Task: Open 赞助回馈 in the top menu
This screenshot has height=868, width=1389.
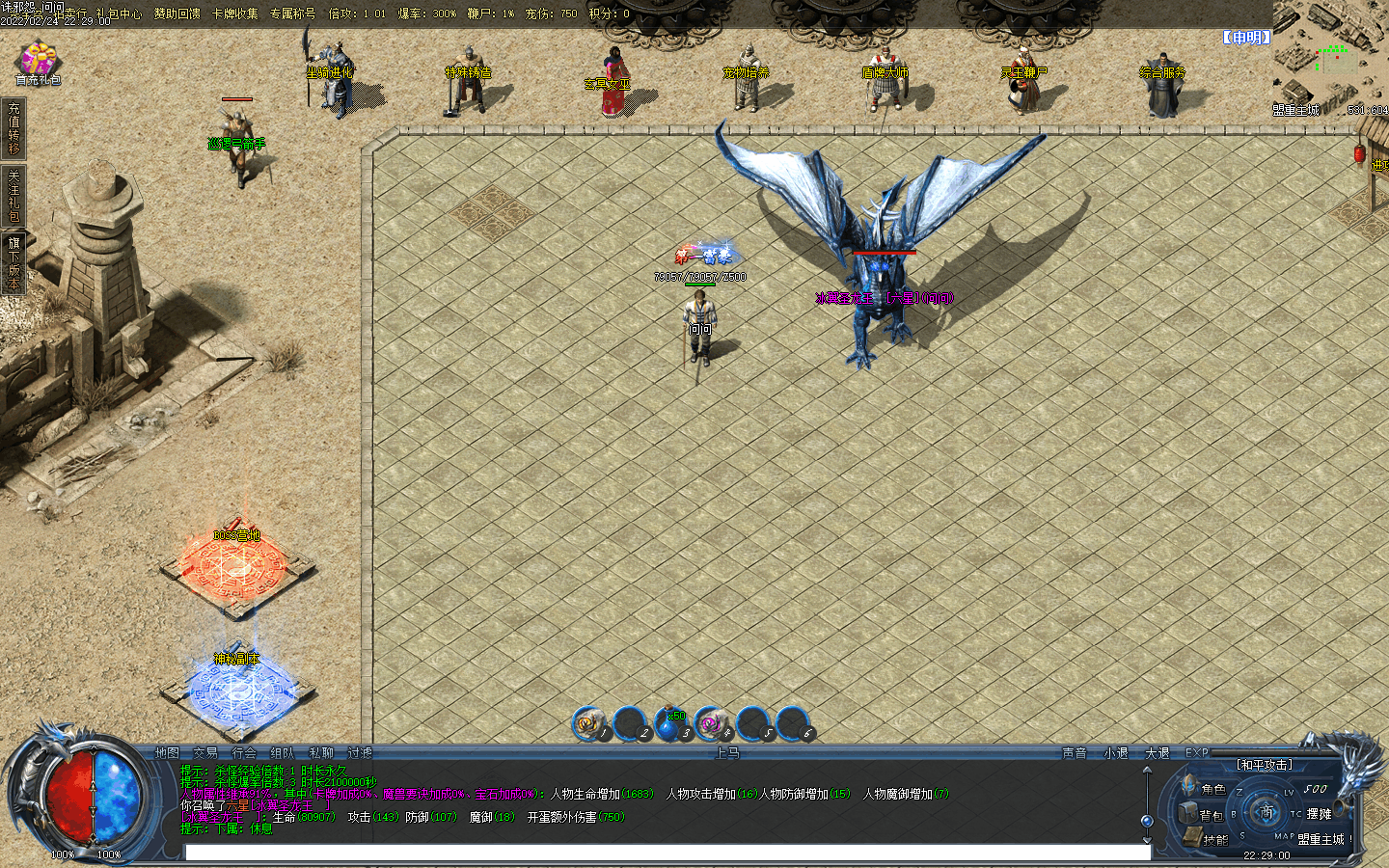Action: pyautogui.click(x=177, y=14)
